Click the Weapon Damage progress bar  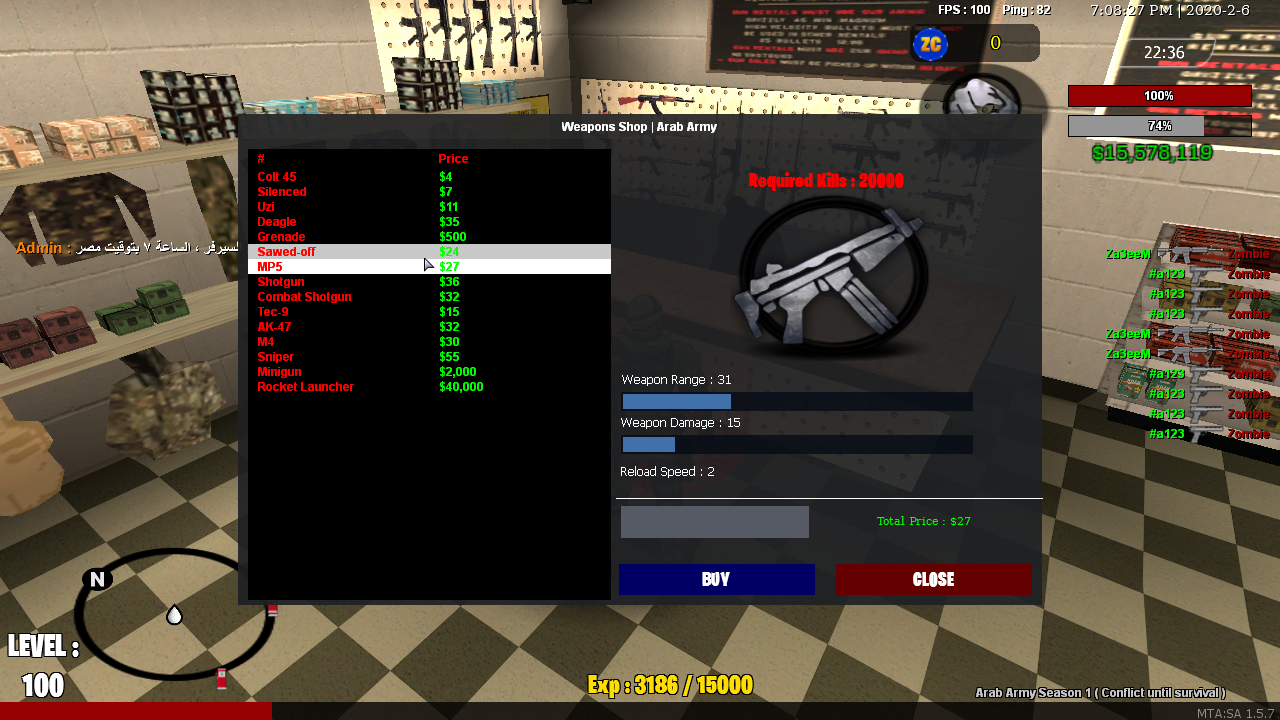tap(797, 444)
